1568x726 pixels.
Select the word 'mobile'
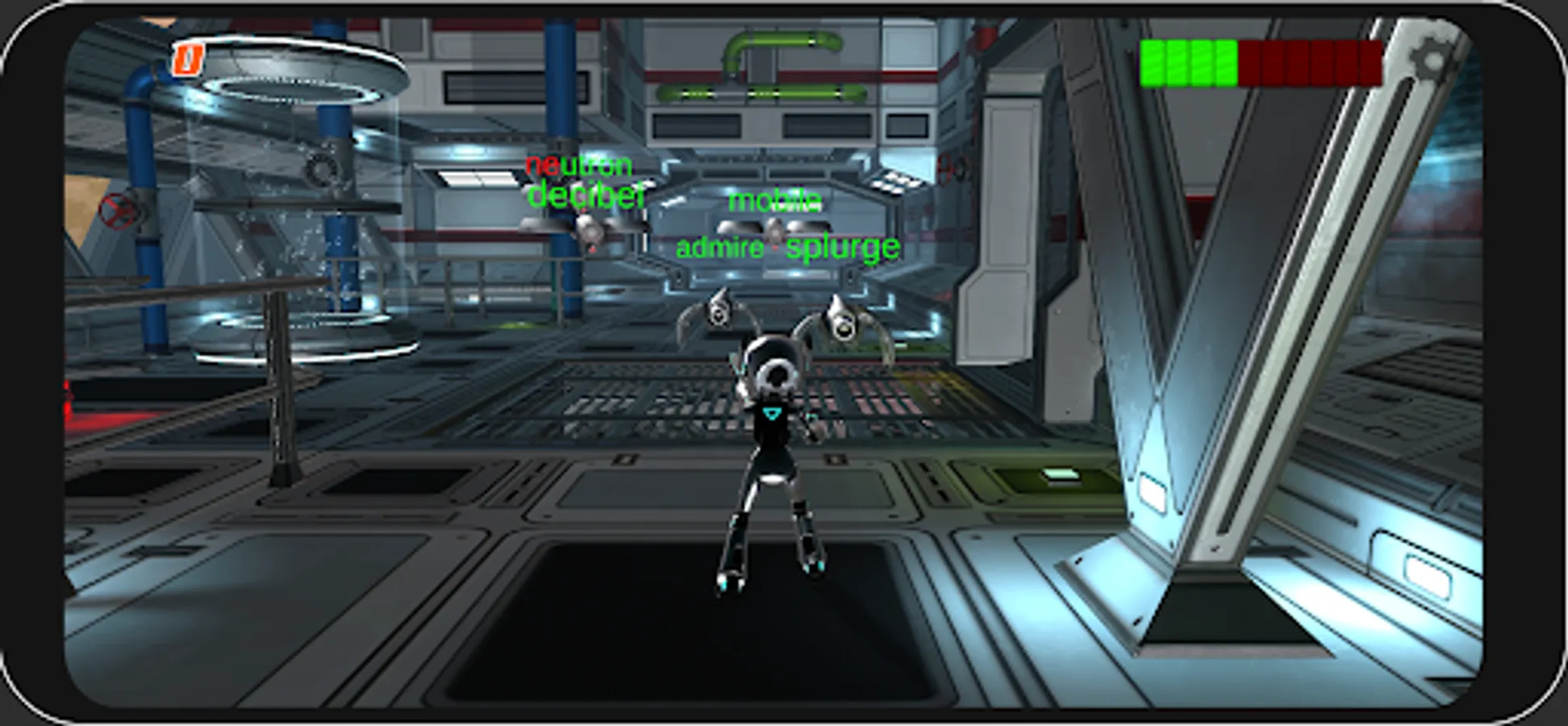[774, 202]
